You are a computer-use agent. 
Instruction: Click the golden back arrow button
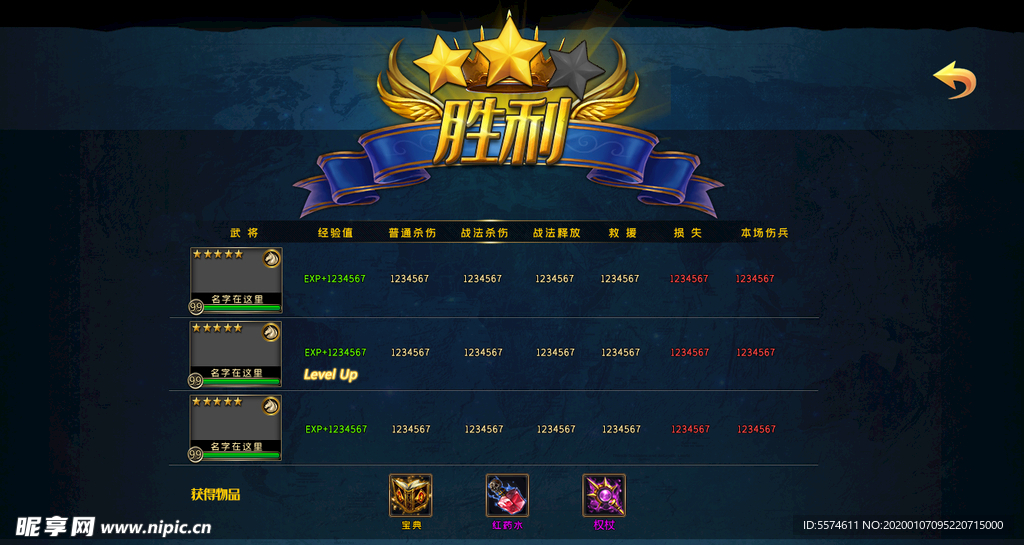pyautogui.click(x=955, y=81)
